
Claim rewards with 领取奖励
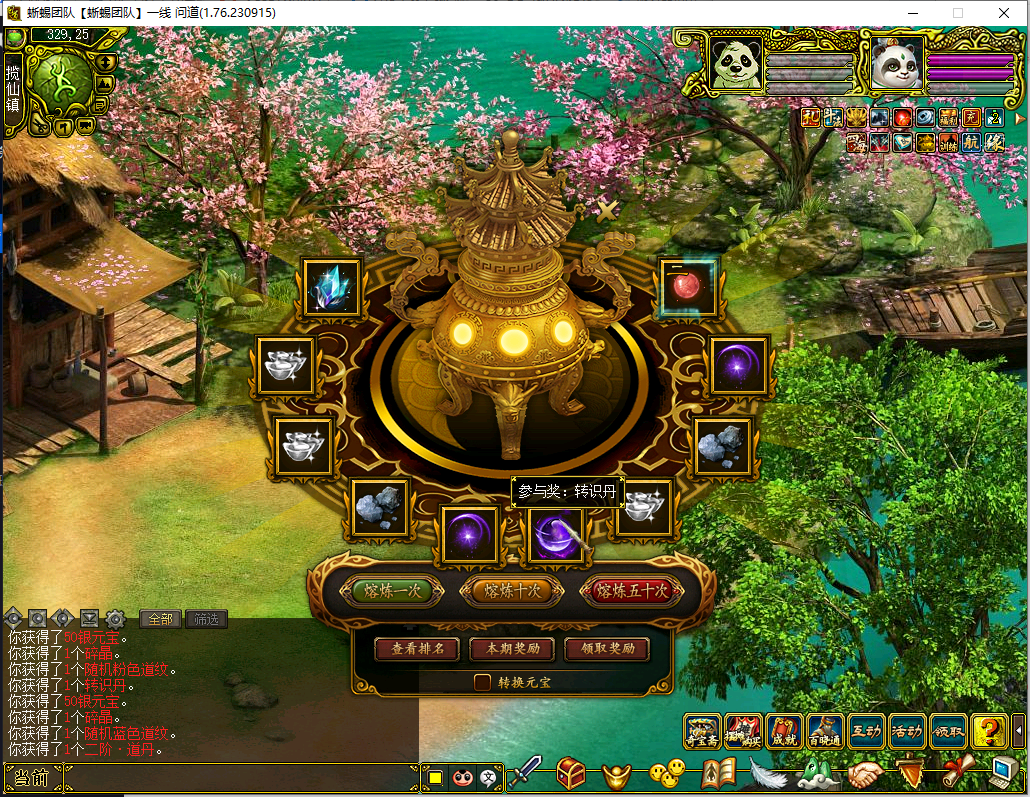tap(608, 649)
